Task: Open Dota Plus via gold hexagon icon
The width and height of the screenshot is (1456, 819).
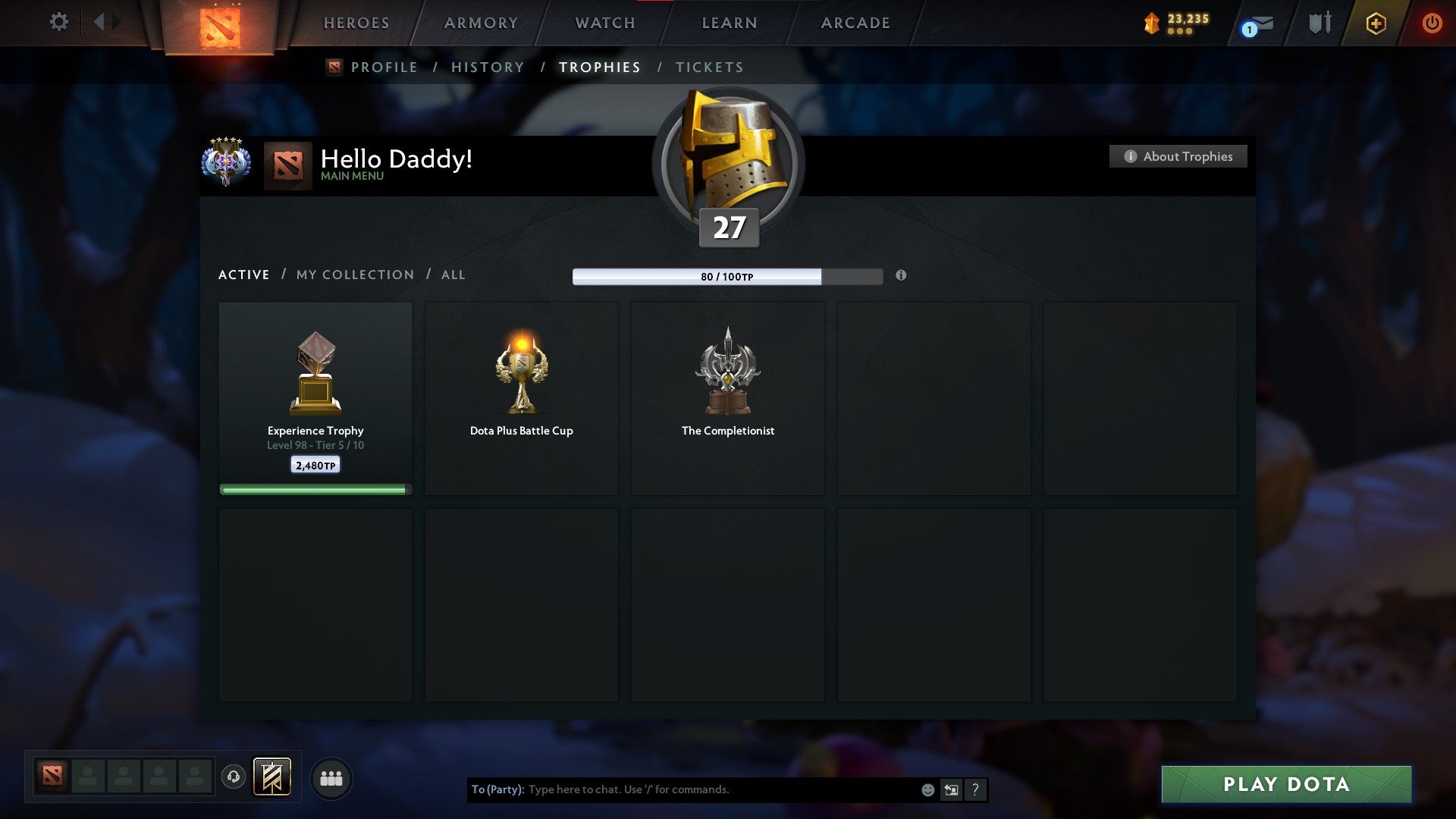Action: point(1376,23)
